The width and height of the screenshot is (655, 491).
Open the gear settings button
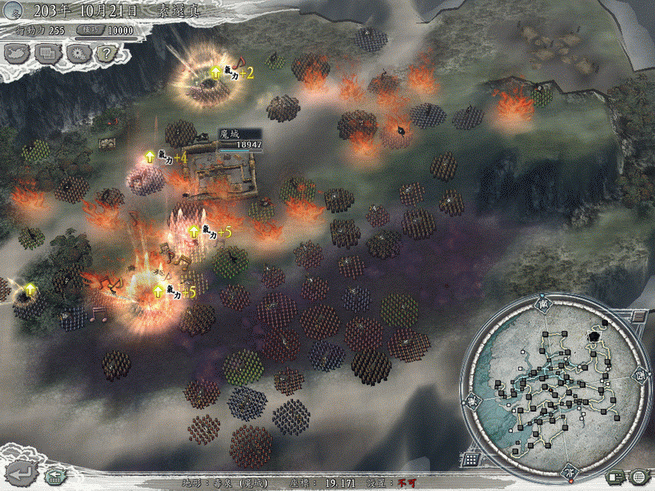coord(77,54)
